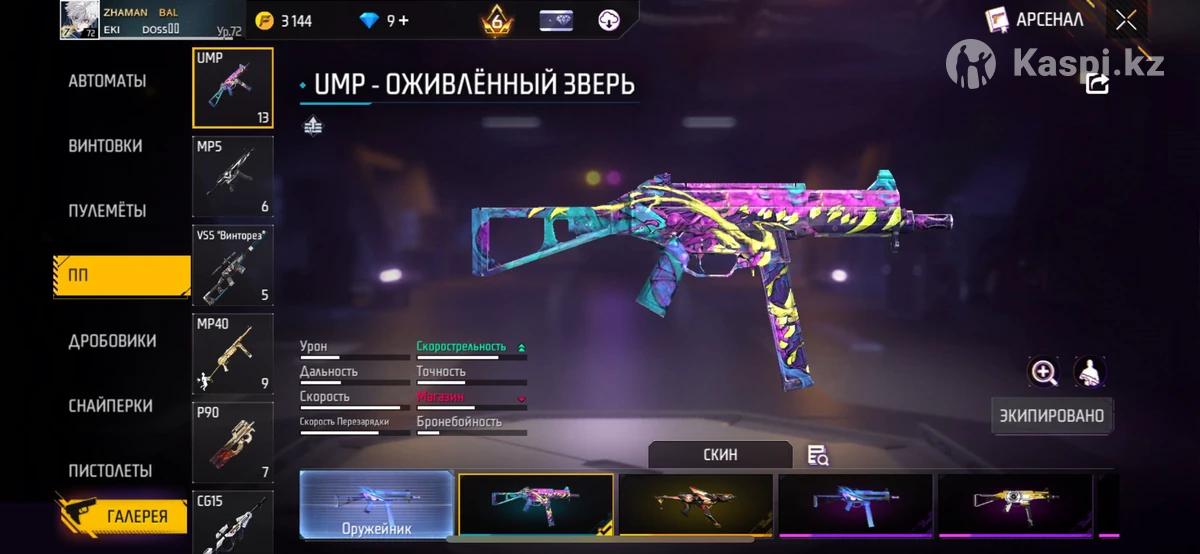Select the P90 weapon tile

click(232, 441)
